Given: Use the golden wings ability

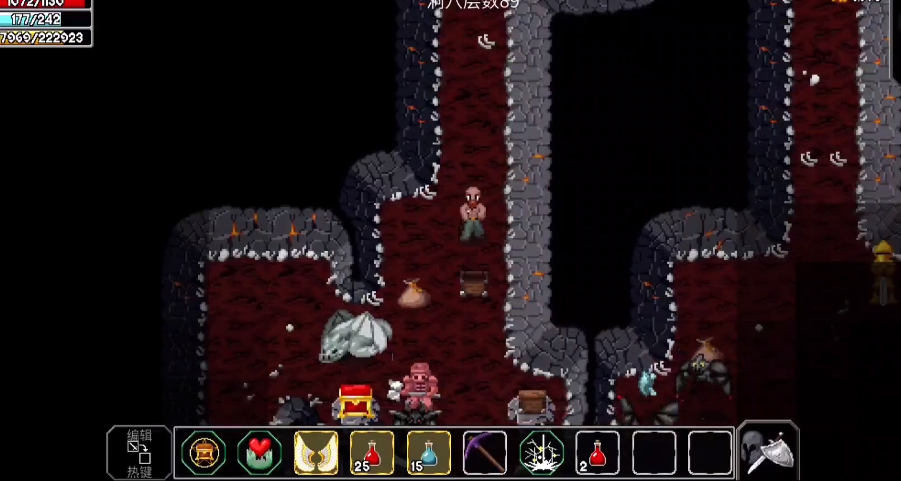Looking at the screenshot, I should pyautogui.click(x=316, y=453).
